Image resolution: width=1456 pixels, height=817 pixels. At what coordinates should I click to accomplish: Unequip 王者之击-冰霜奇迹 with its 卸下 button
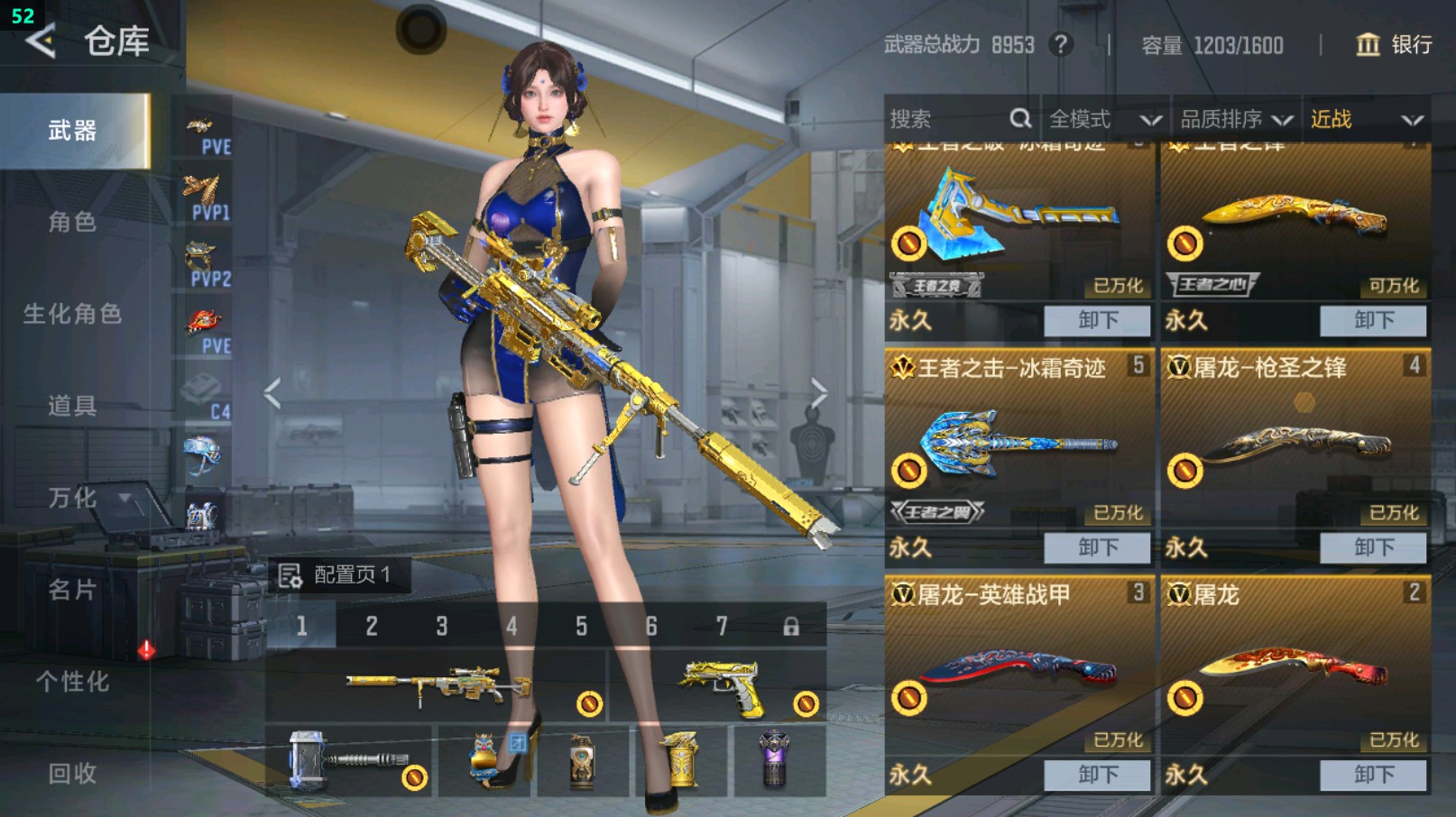pos(1097,547)
